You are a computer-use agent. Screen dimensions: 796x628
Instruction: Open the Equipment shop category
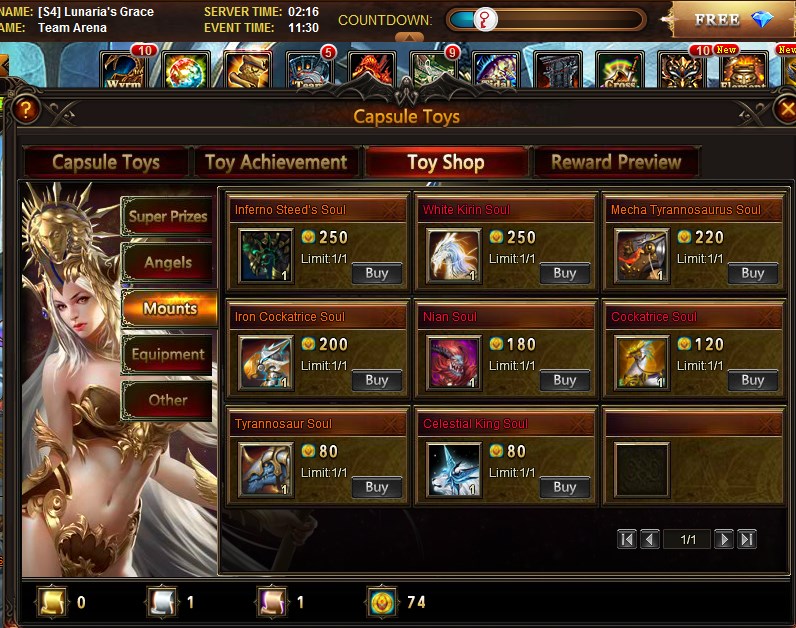pyautogui.click(x=168, y=354)
